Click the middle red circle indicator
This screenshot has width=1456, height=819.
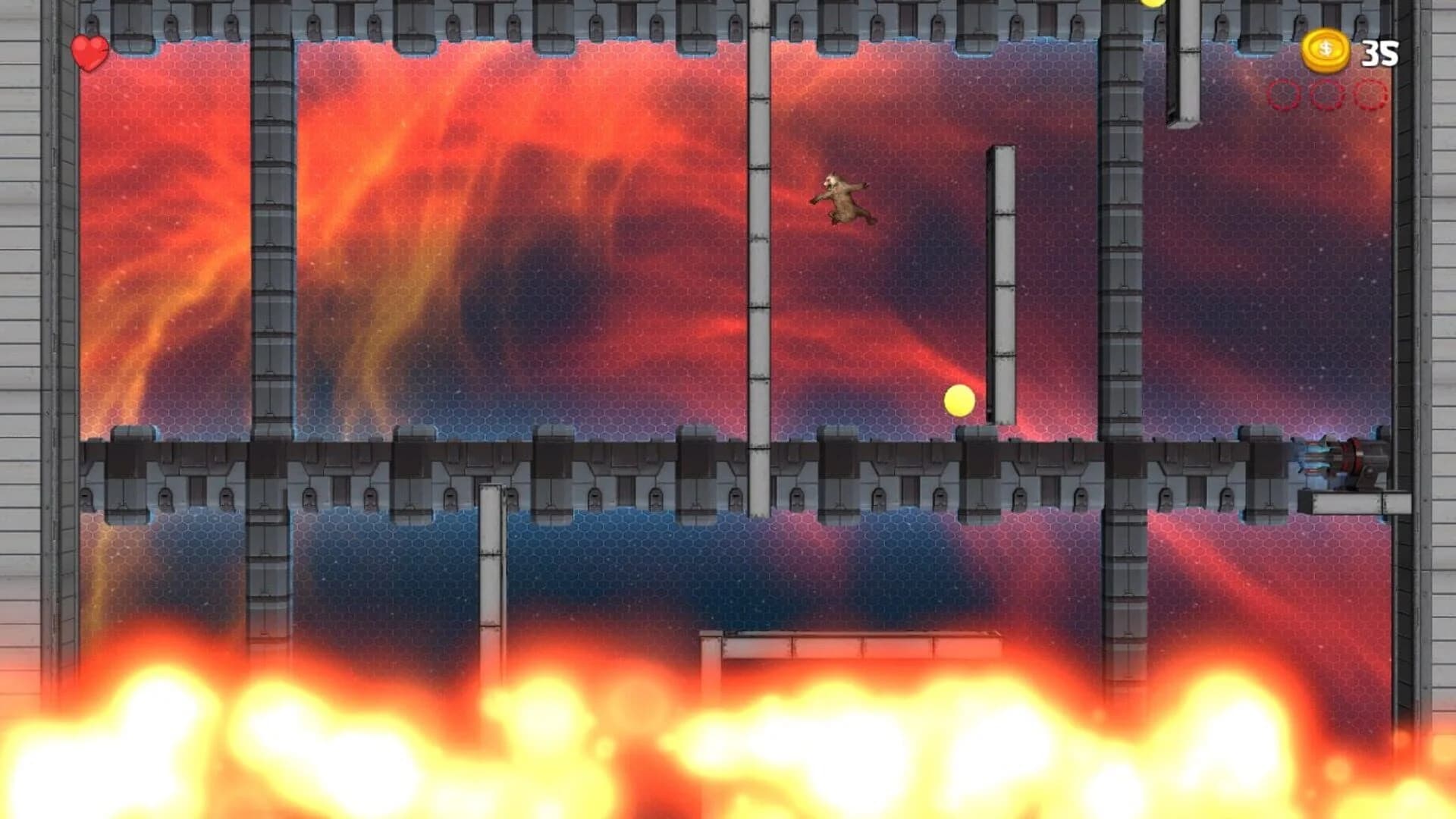coord(1324,94)
